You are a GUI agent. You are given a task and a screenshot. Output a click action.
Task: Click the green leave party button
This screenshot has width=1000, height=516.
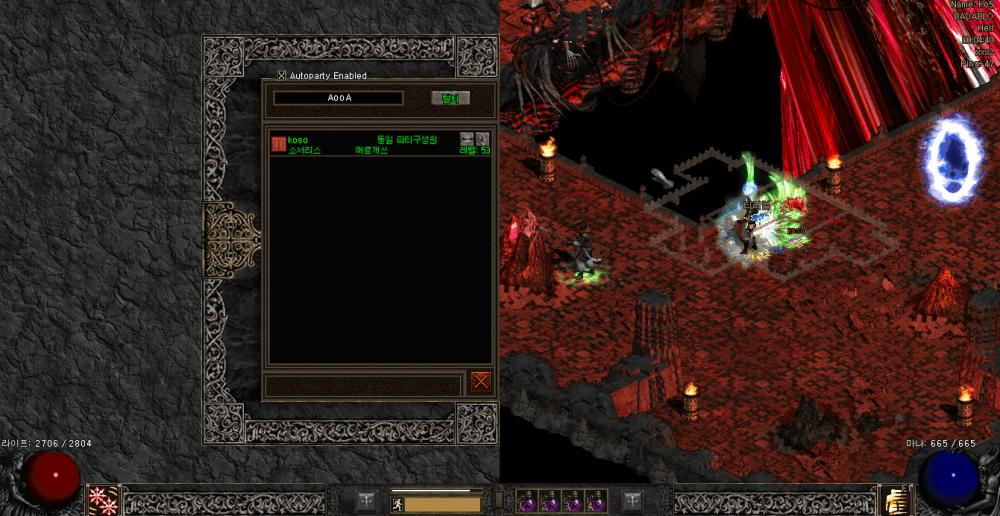point(450,98)
